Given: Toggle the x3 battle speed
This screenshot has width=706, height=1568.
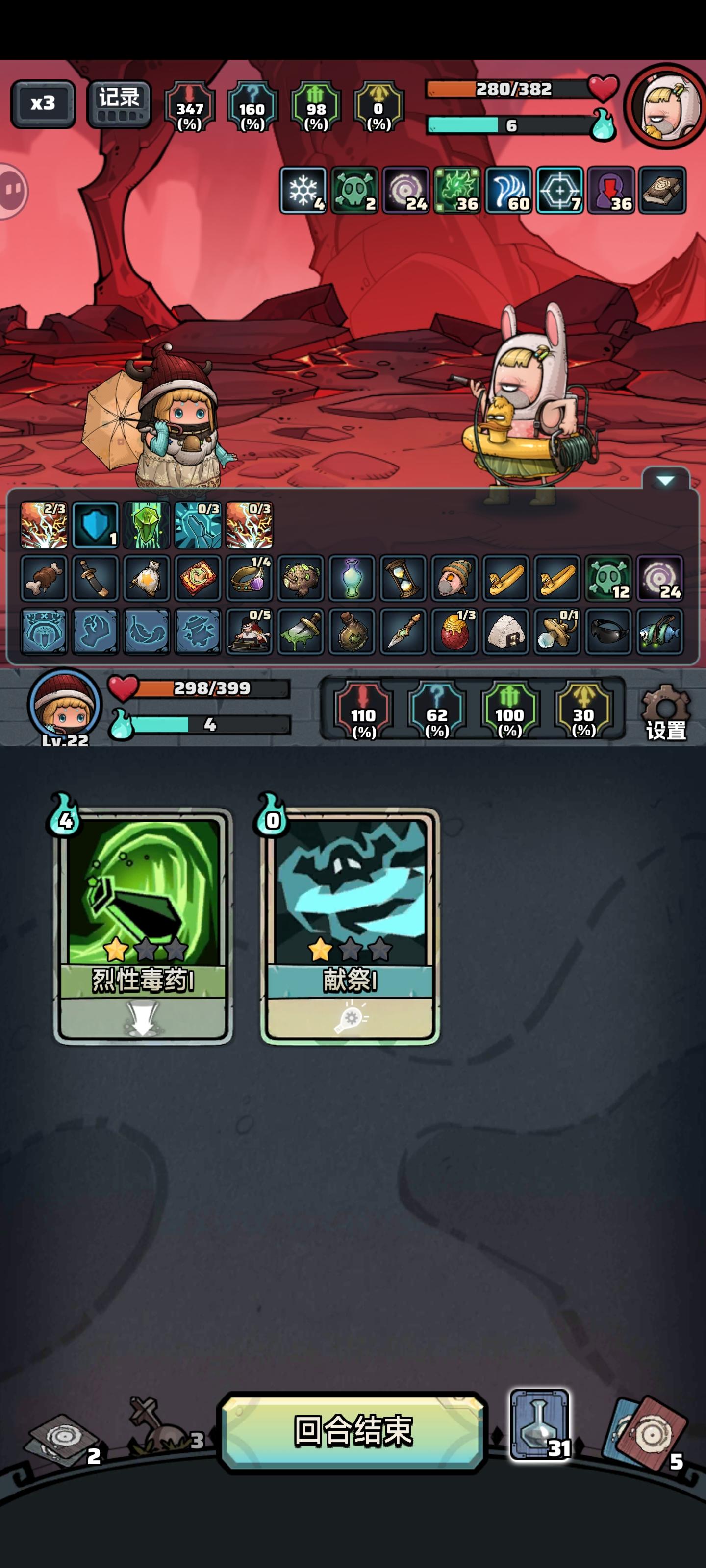Looking at the screenshot, I should click(x=43, y=103).
